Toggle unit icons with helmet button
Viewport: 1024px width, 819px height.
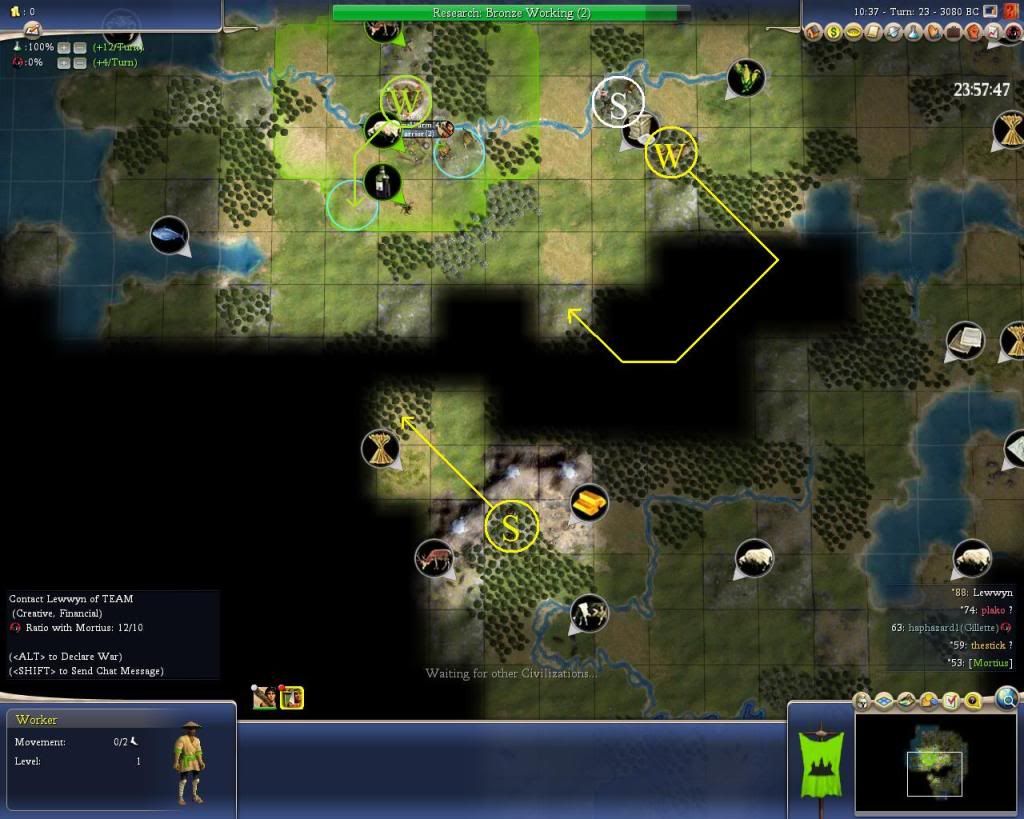point(864,701)
